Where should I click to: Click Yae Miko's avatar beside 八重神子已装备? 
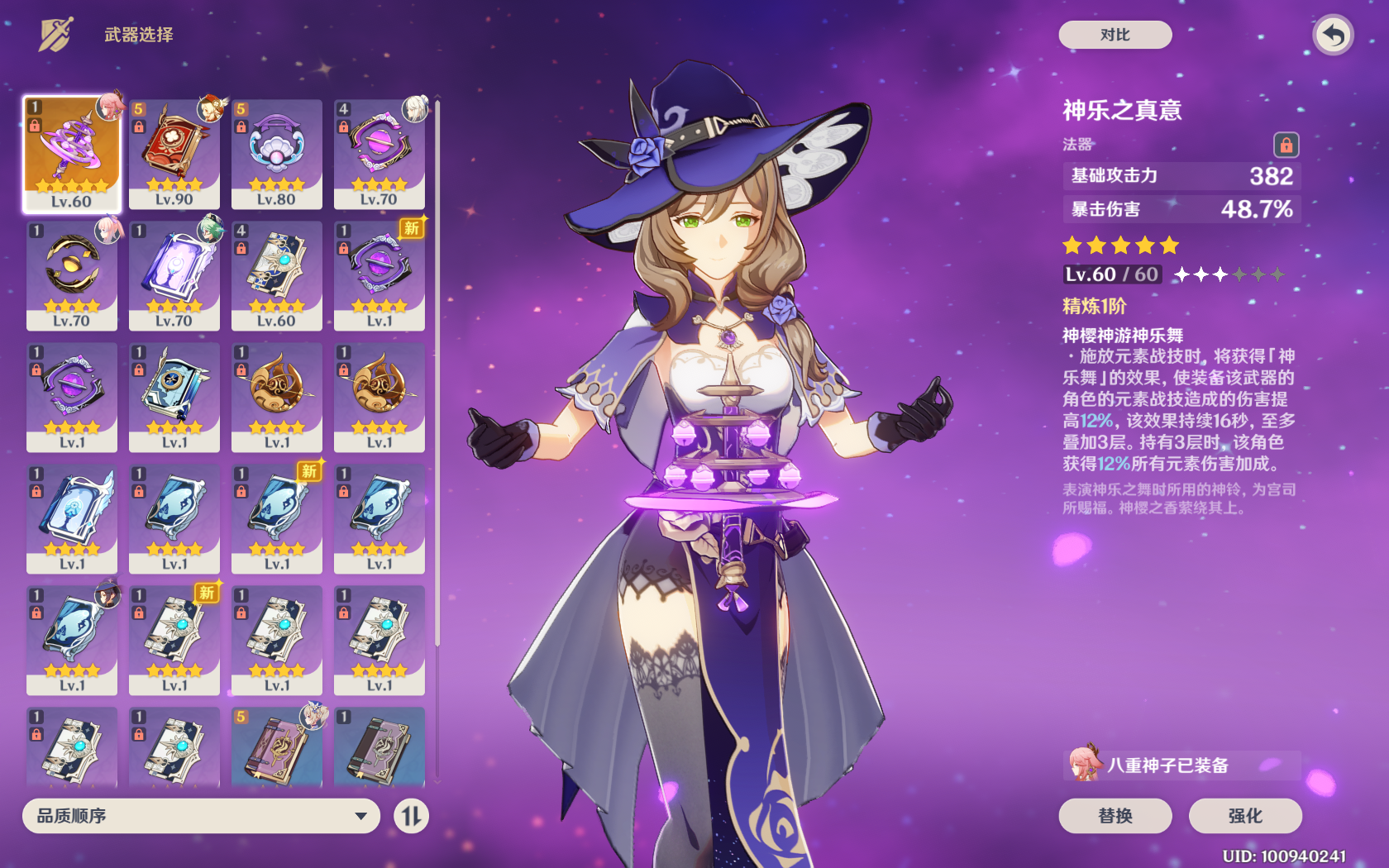pyautogui.click(x=1085, y=765)
